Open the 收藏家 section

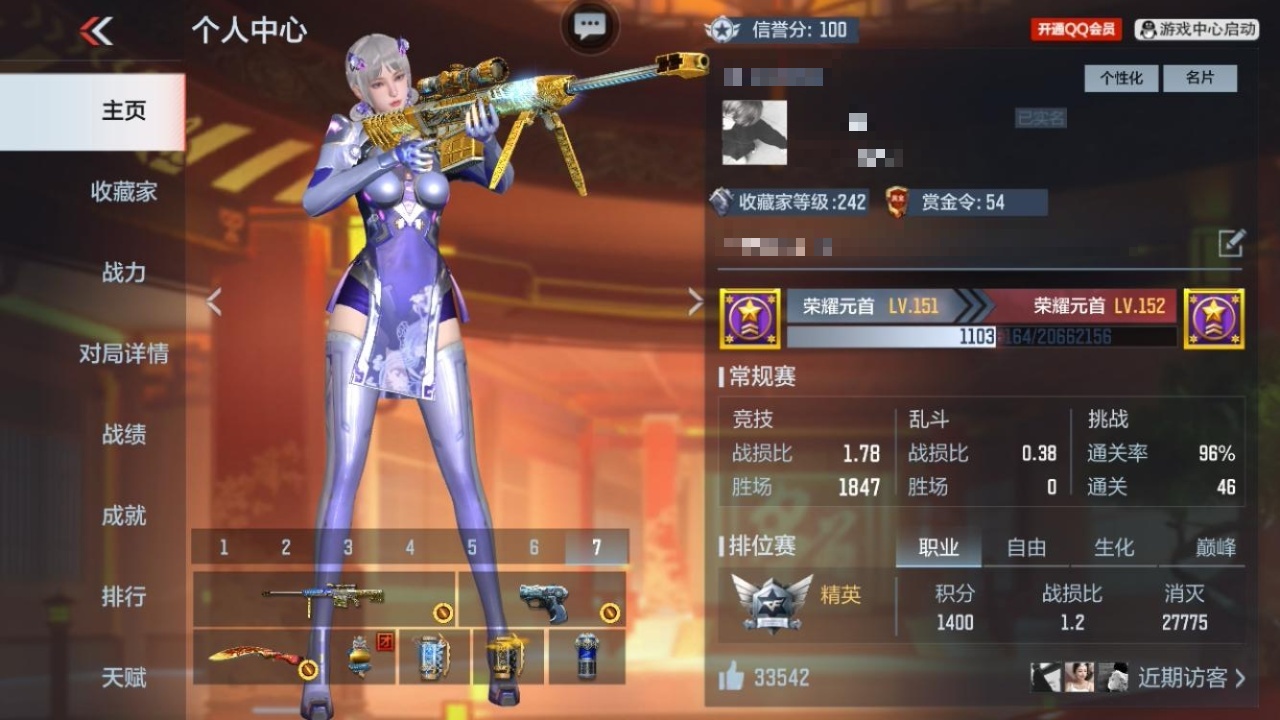point(123,191)
